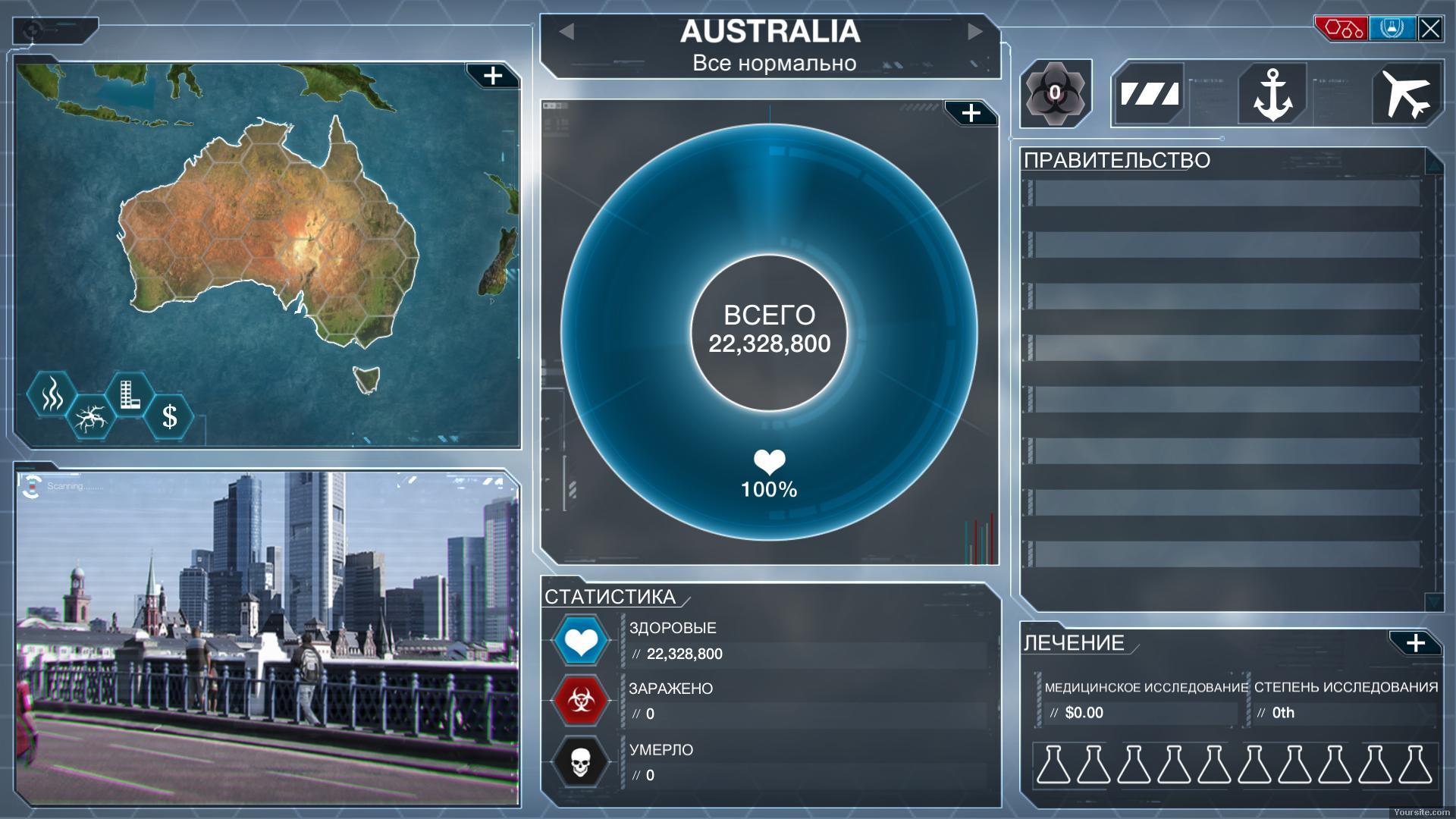Open the blue cure flask screen
This screenshot has width=1456, height=819.
tap(1392, 29)
